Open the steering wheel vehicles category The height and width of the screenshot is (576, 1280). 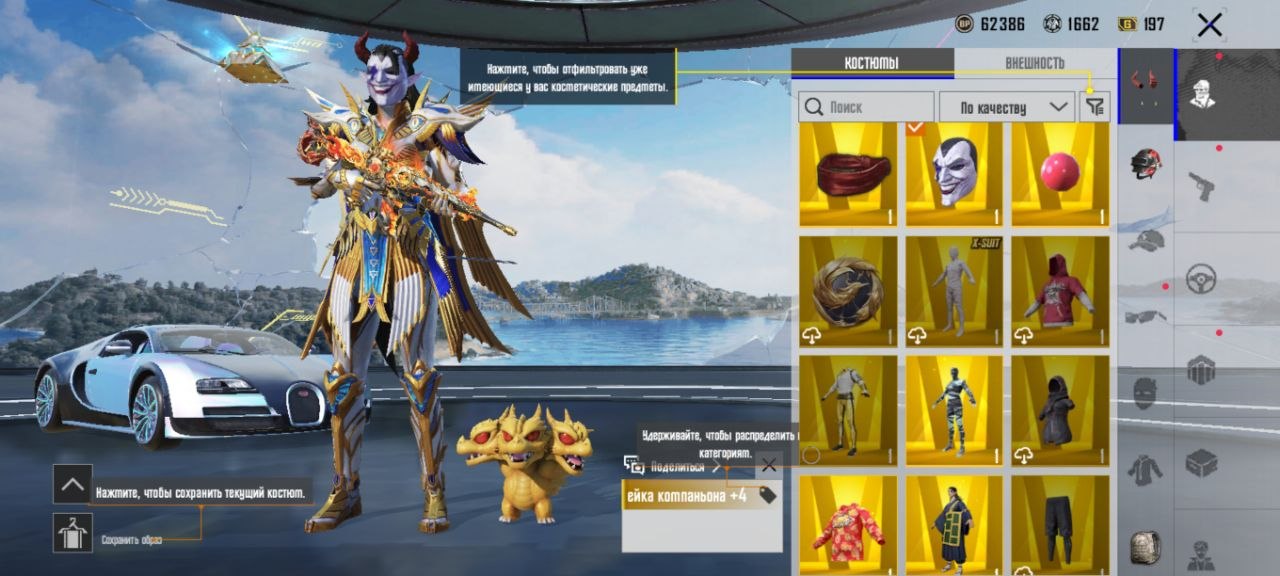click(x=1201, y=278)
